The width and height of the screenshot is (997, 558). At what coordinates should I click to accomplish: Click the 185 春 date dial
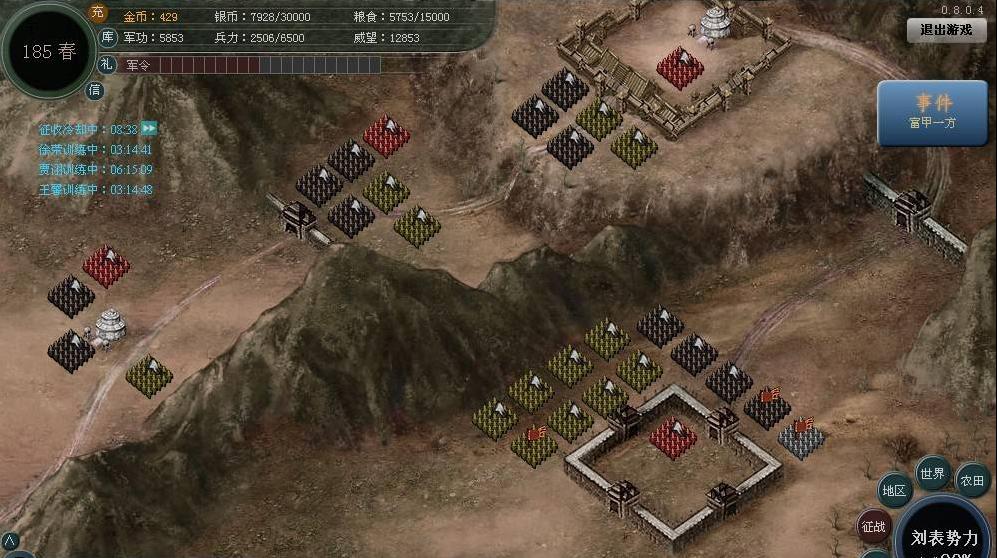(48, 51)
